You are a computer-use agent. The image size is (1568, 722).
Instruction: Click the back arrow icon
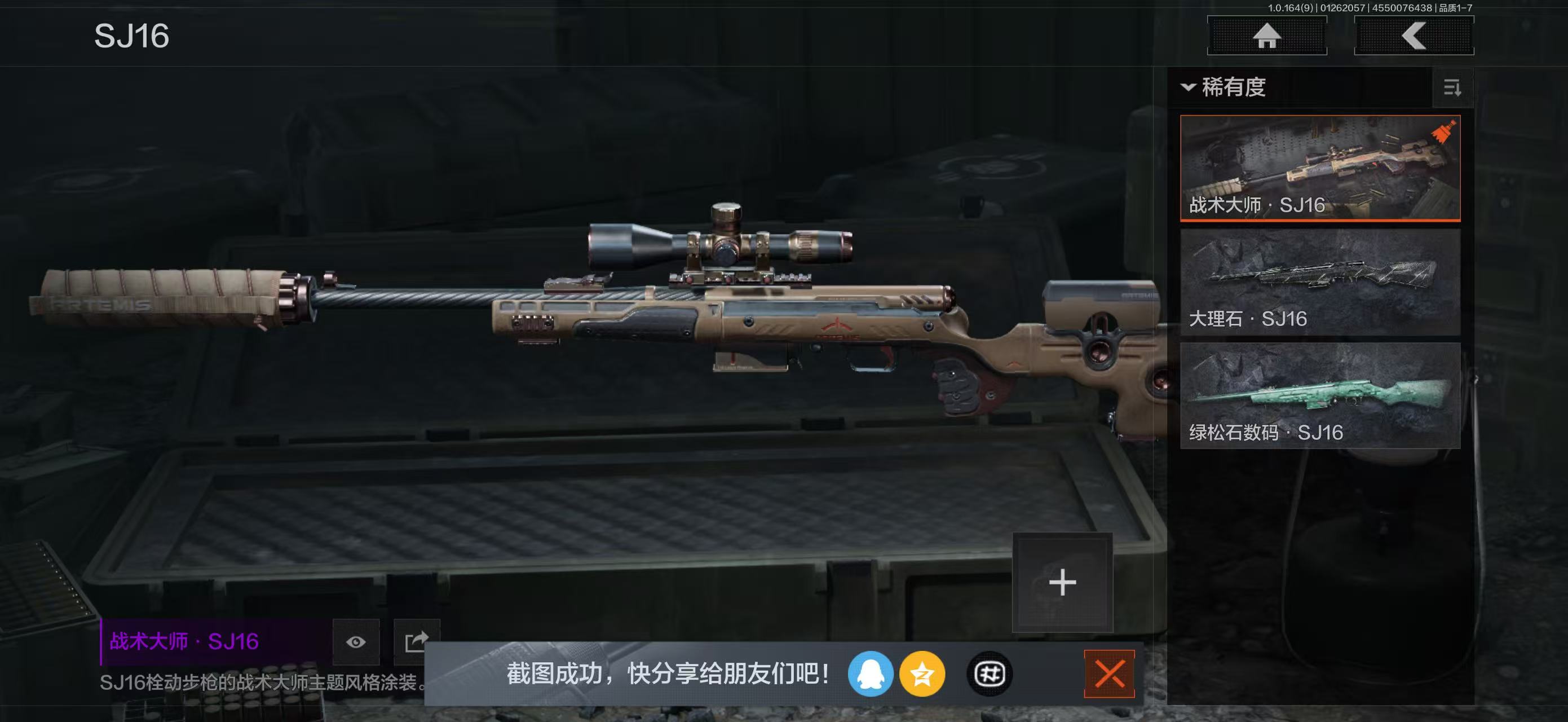point(1414,37)
